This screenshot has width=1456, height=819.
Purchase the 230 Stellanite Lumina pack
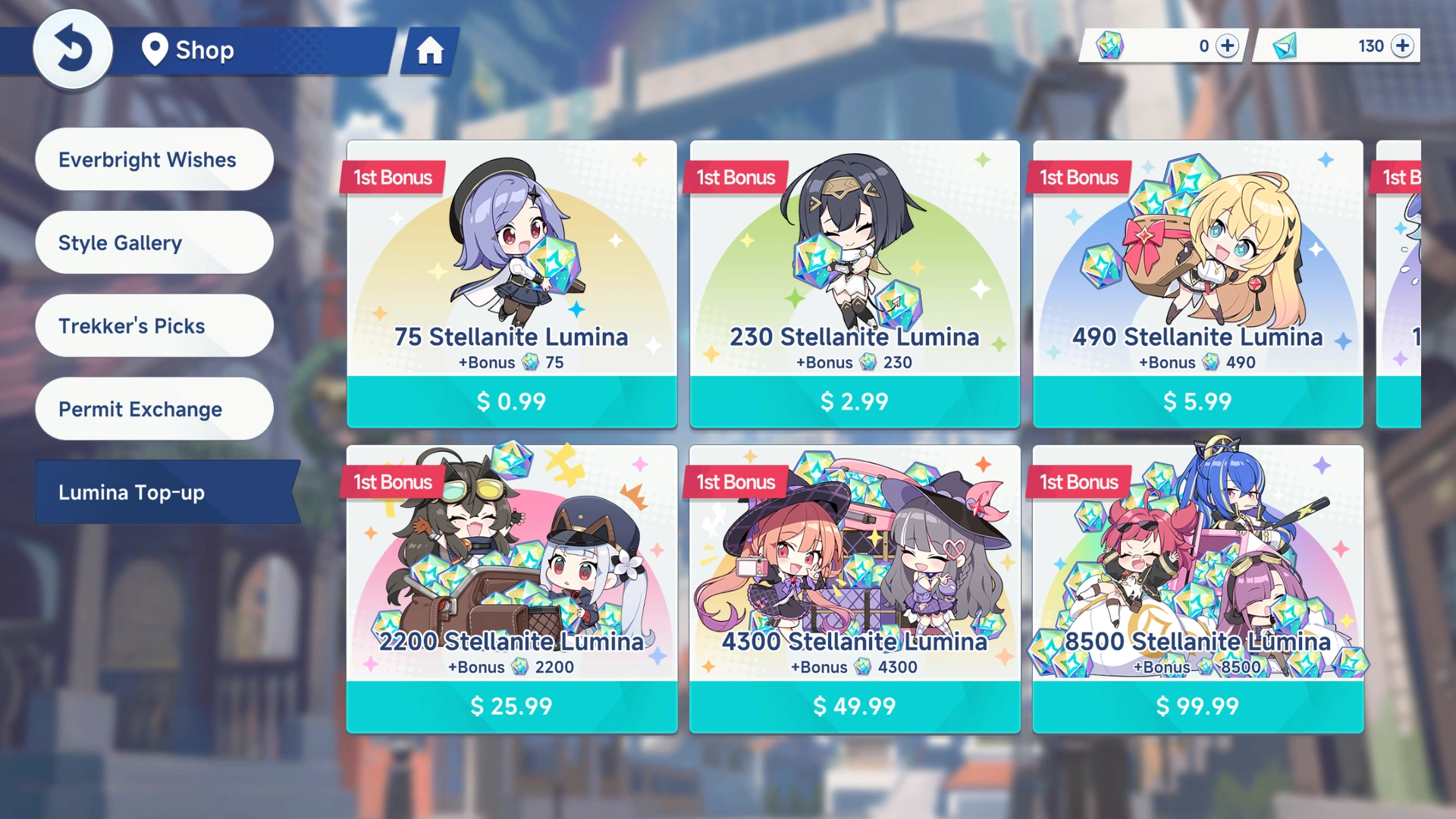tap(855, 401)
